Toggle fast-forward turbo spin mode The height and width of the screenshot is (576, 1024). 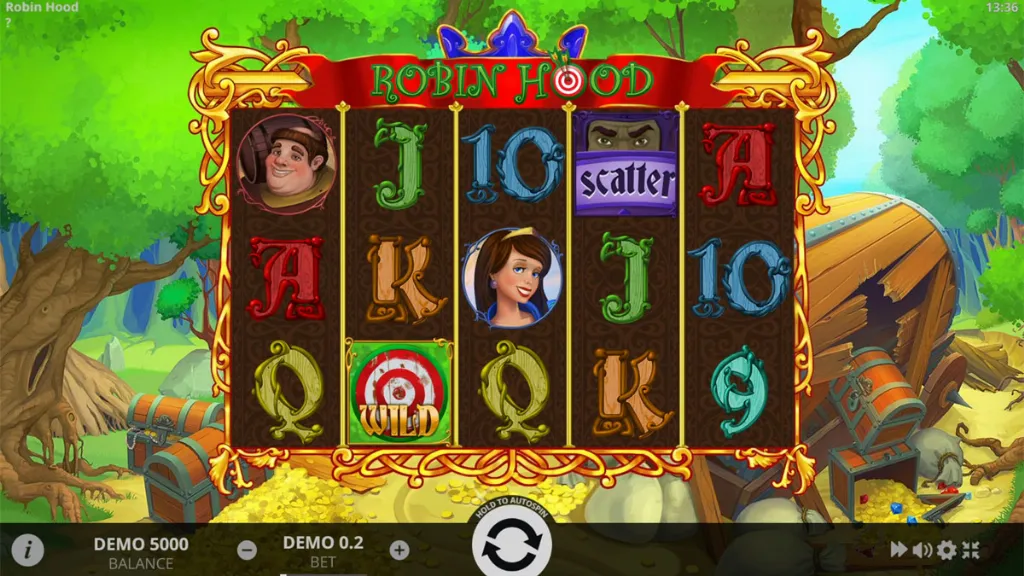point(899,549)
